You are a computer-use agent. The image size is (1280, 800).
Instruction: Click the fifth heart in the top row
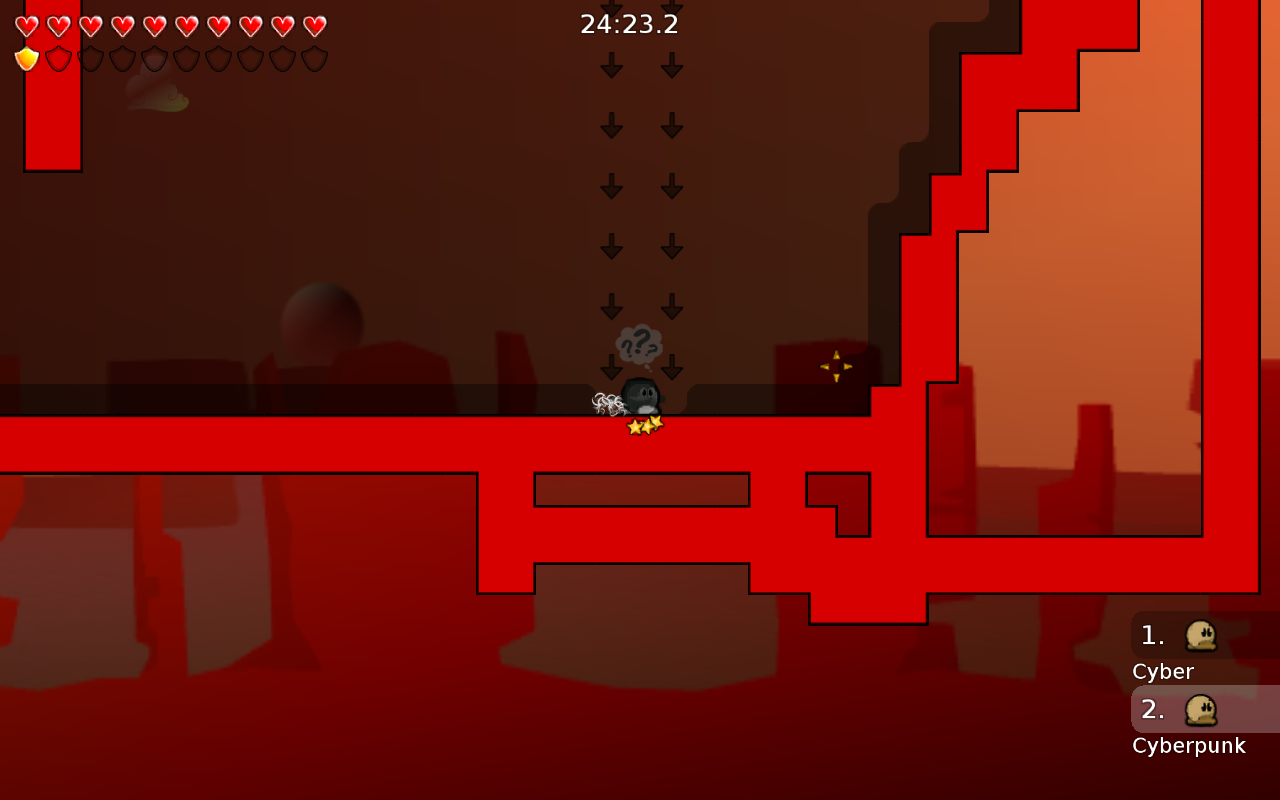(155, 27)
